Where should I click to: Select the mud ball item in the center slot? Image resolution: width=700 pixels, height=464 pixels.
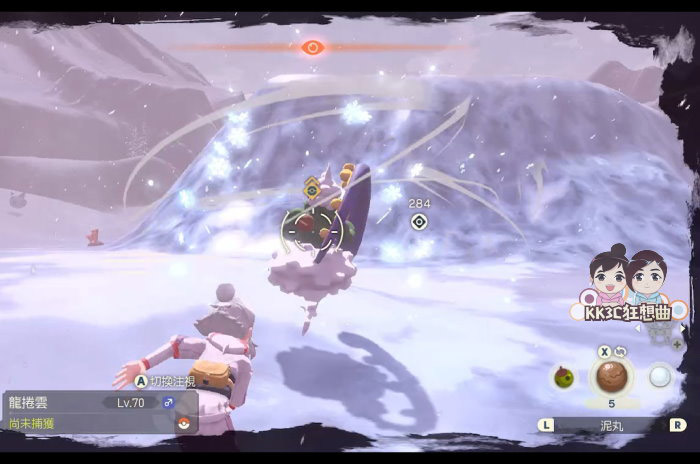[x=609, y=377]
